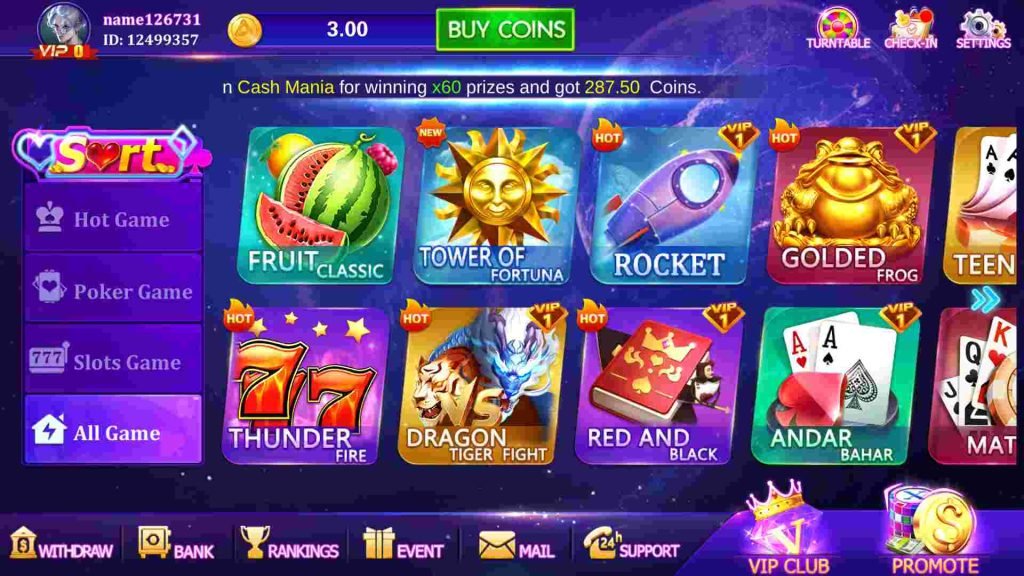
Task: Select the Red and Black game
Action: [x=658, y=388]
